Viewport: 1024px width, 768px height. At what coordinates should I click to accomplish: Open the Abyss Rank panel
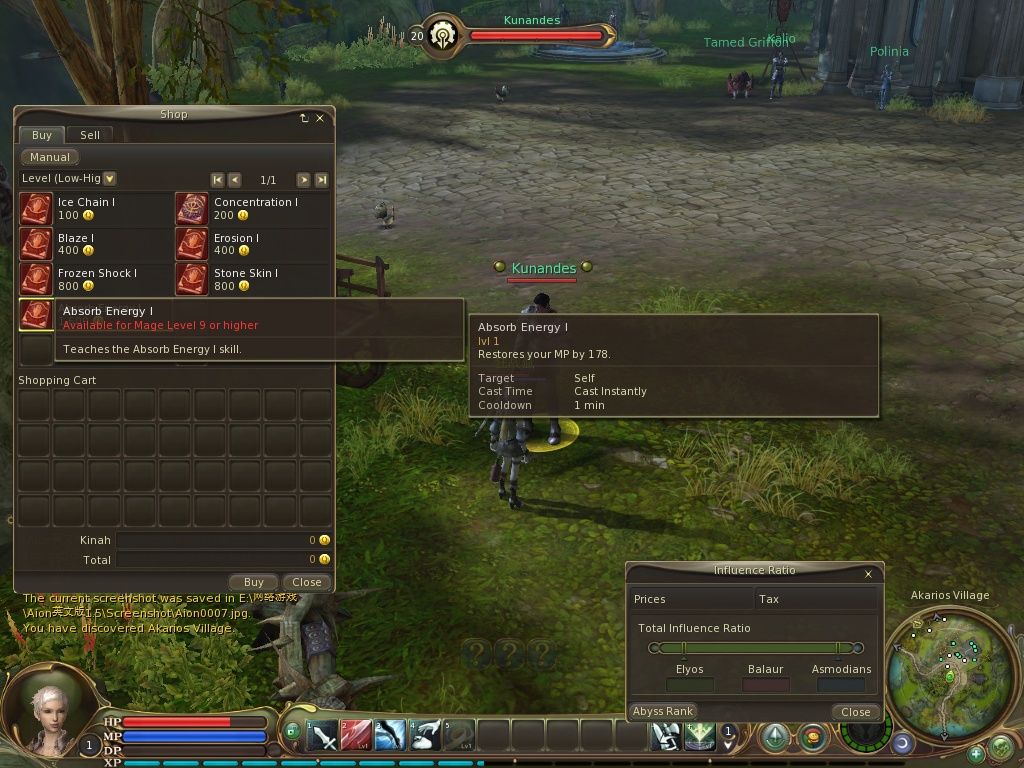point(663,711)
